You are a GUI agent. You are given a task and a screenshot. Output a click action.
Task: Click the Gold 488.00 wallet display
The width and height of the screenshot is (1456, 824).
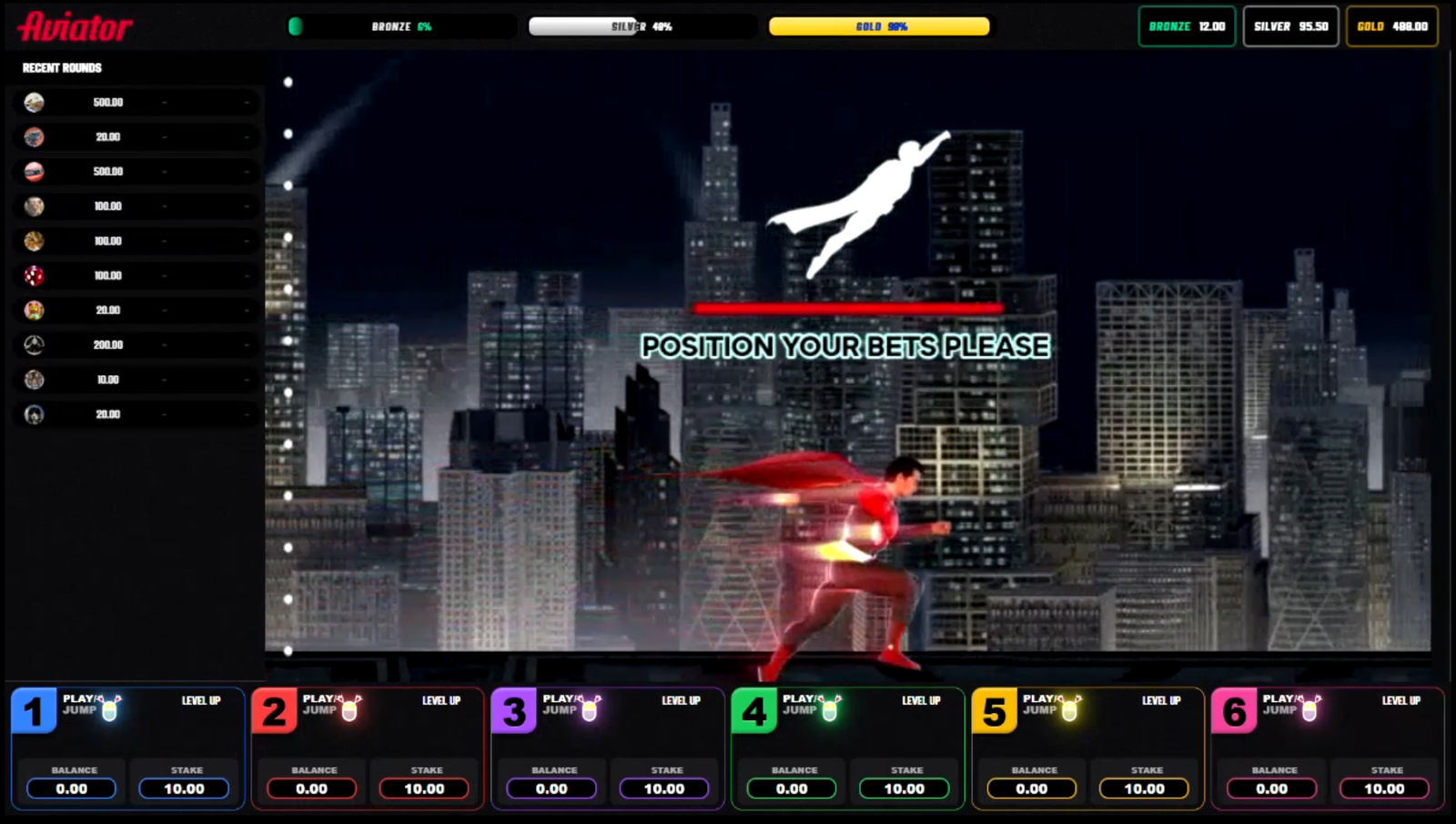tap(1391, 26)
